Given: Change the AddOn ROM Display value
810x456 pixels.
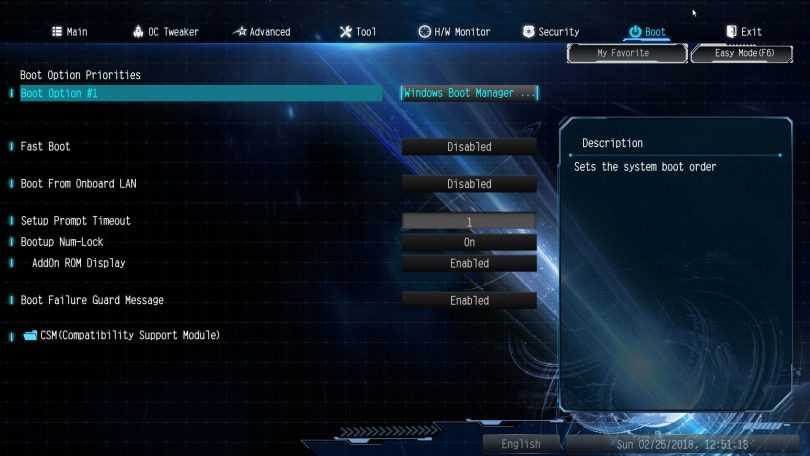Looking at the screenshot, I should [x=469, y=264].
